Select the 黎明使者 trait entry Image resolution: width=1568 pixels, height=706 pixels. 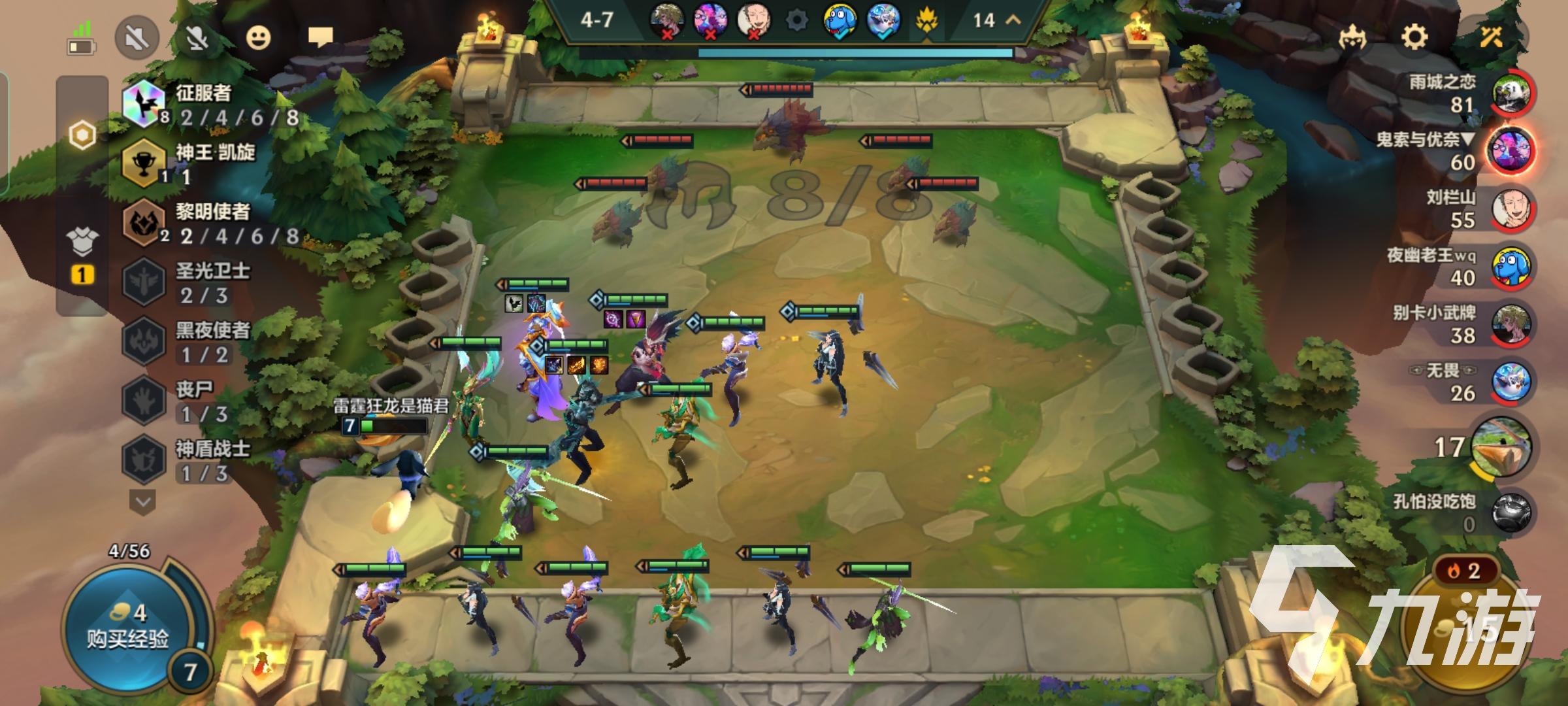(209, 224)
